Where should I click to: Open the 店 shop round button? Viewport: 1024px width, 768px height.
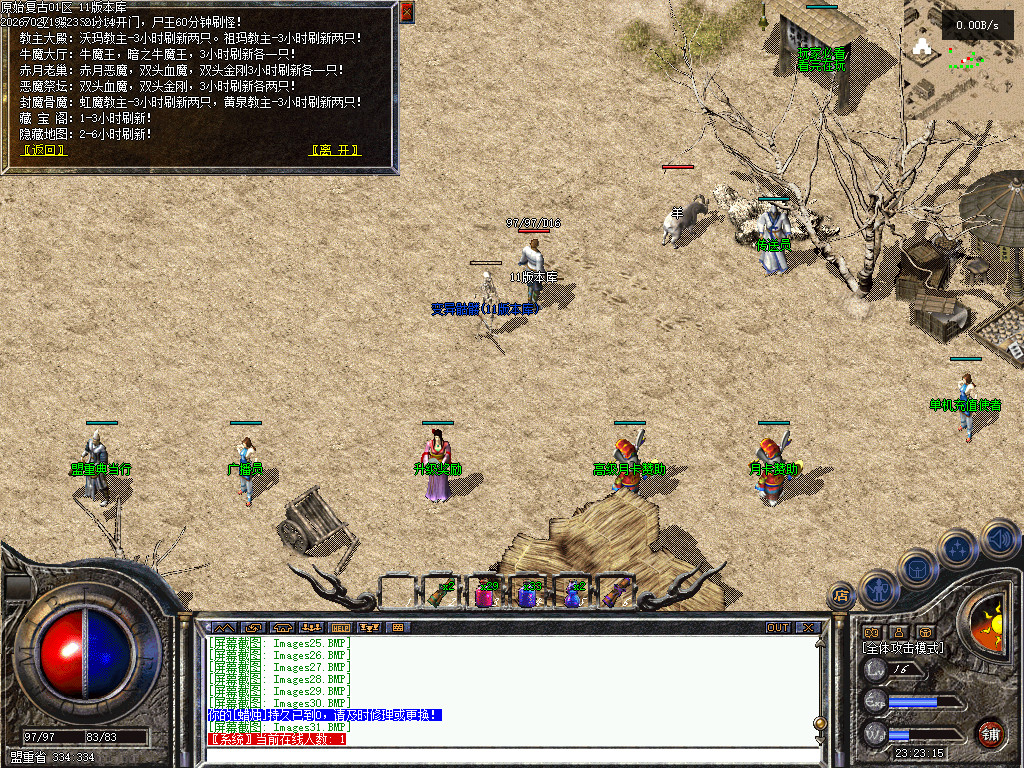841,596
